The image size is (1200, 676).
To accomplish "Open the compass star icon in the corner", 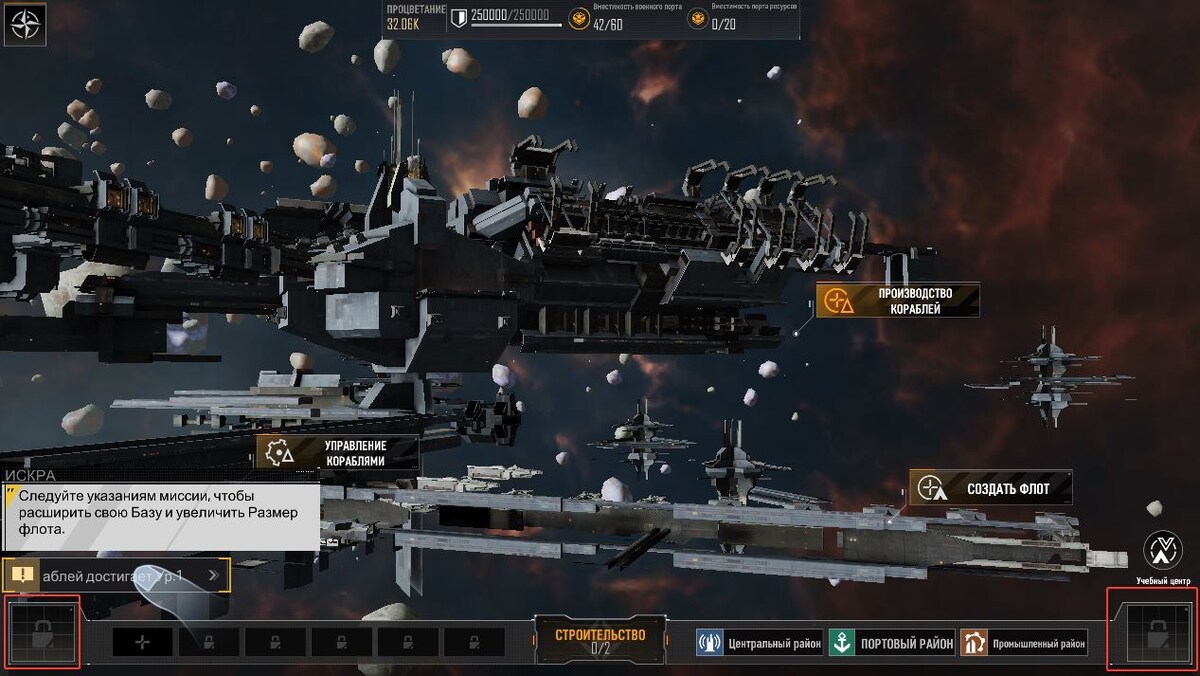I will pyautogui.click(x=24, y=24).
